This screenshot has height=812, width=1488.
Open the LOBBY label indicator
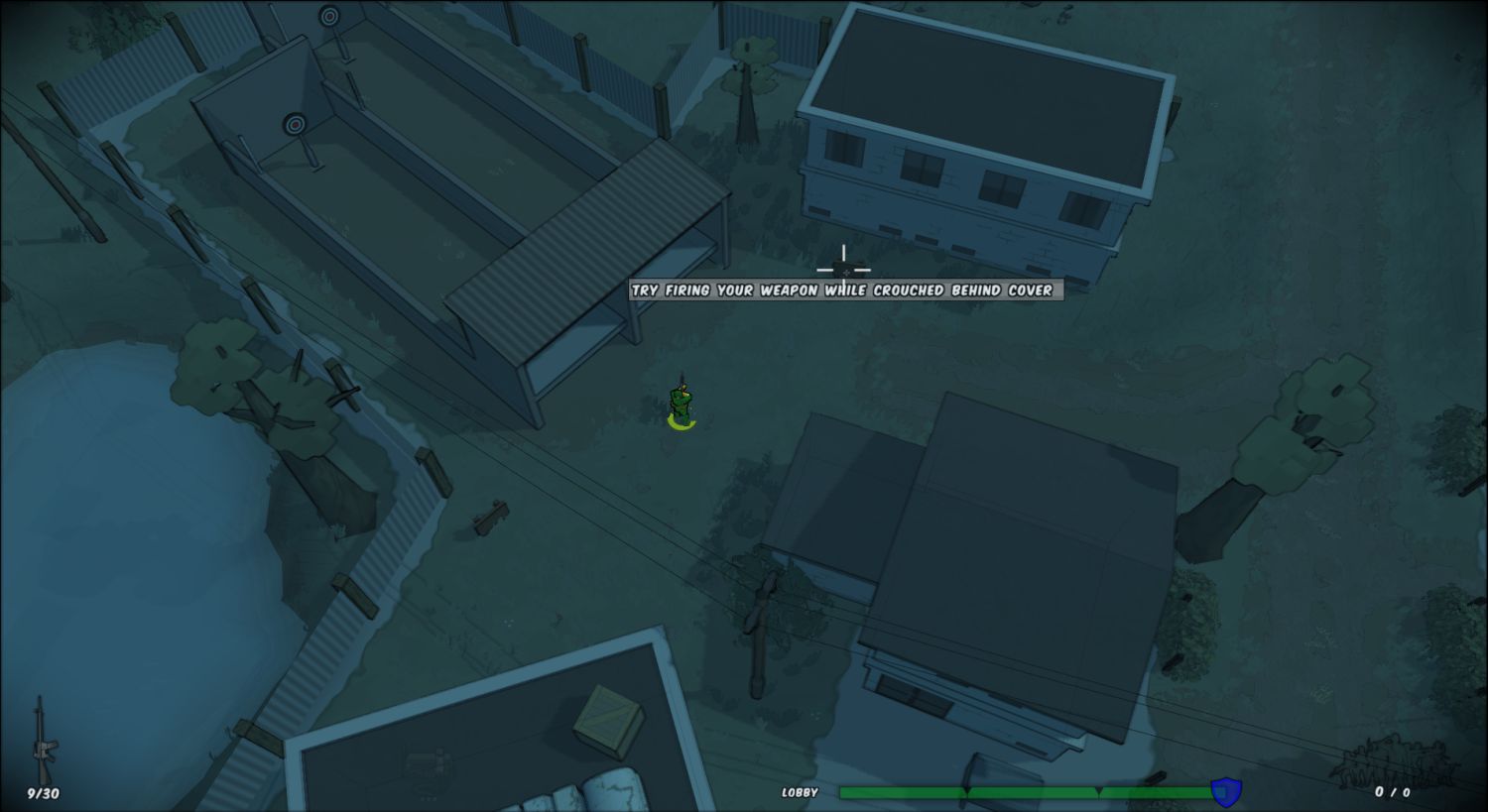click(800, 792)
